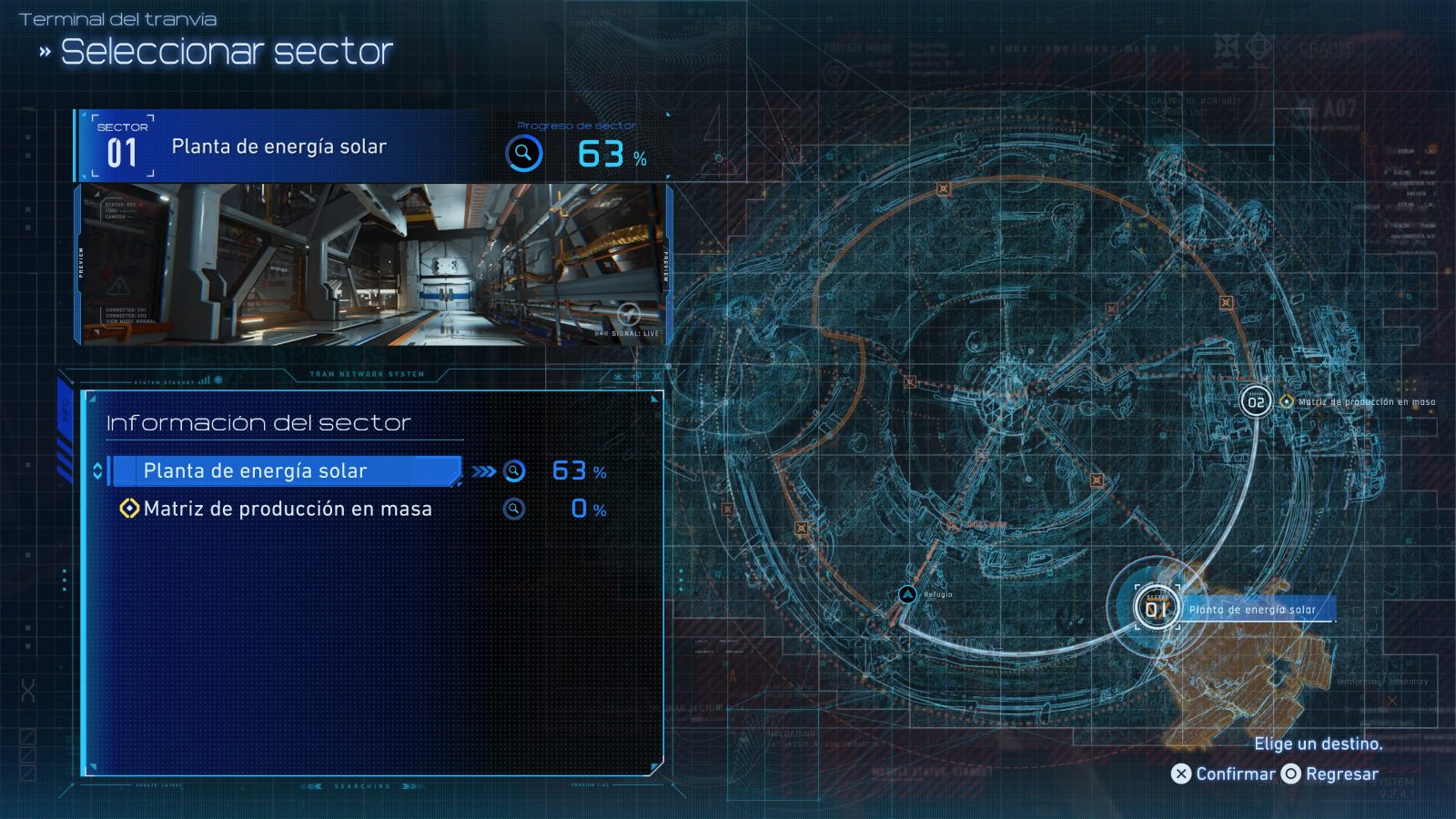The image size is (1456, 819).
Task: Choose the Regresar option
Action: (1330, 774)
